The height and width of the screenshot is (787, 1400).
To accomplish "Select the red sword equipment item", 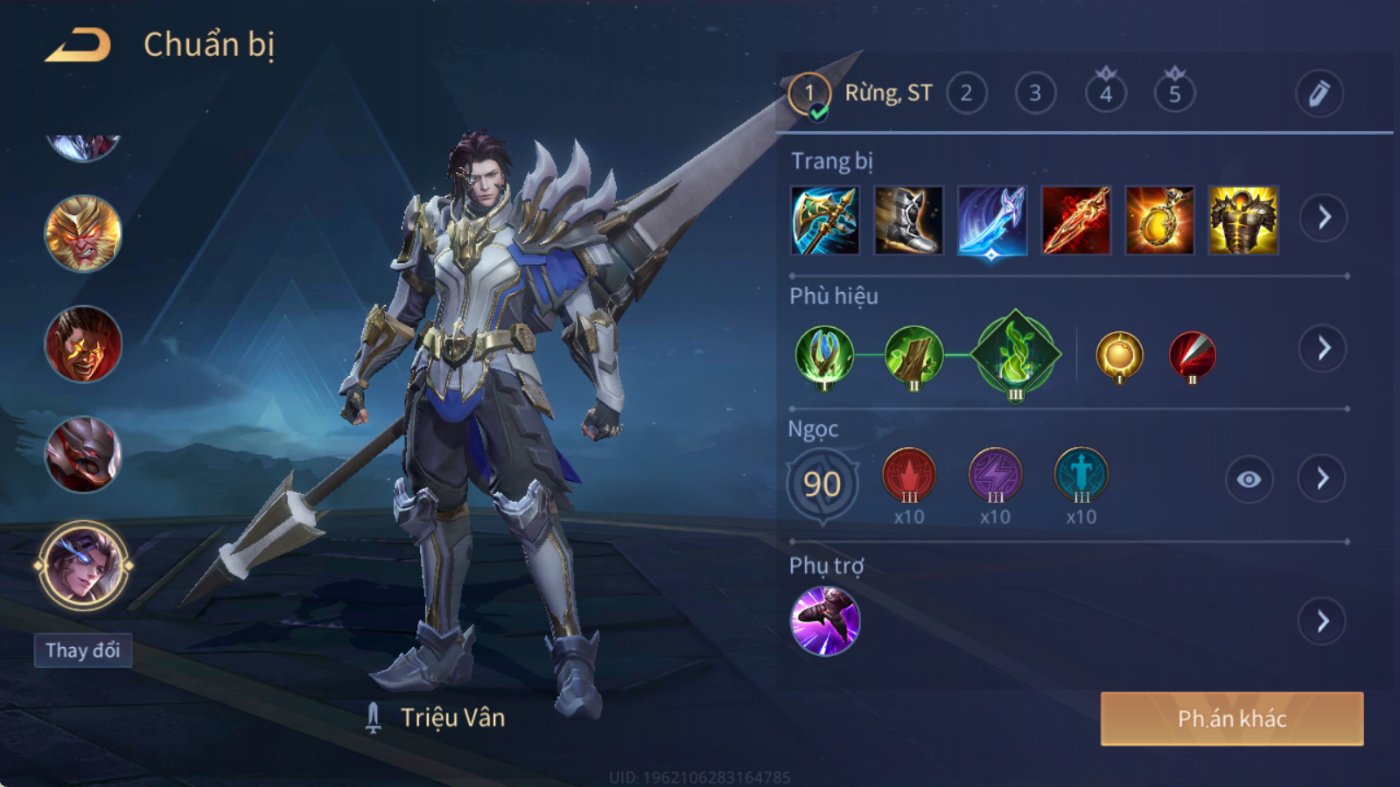I will tap(1076, 220).
